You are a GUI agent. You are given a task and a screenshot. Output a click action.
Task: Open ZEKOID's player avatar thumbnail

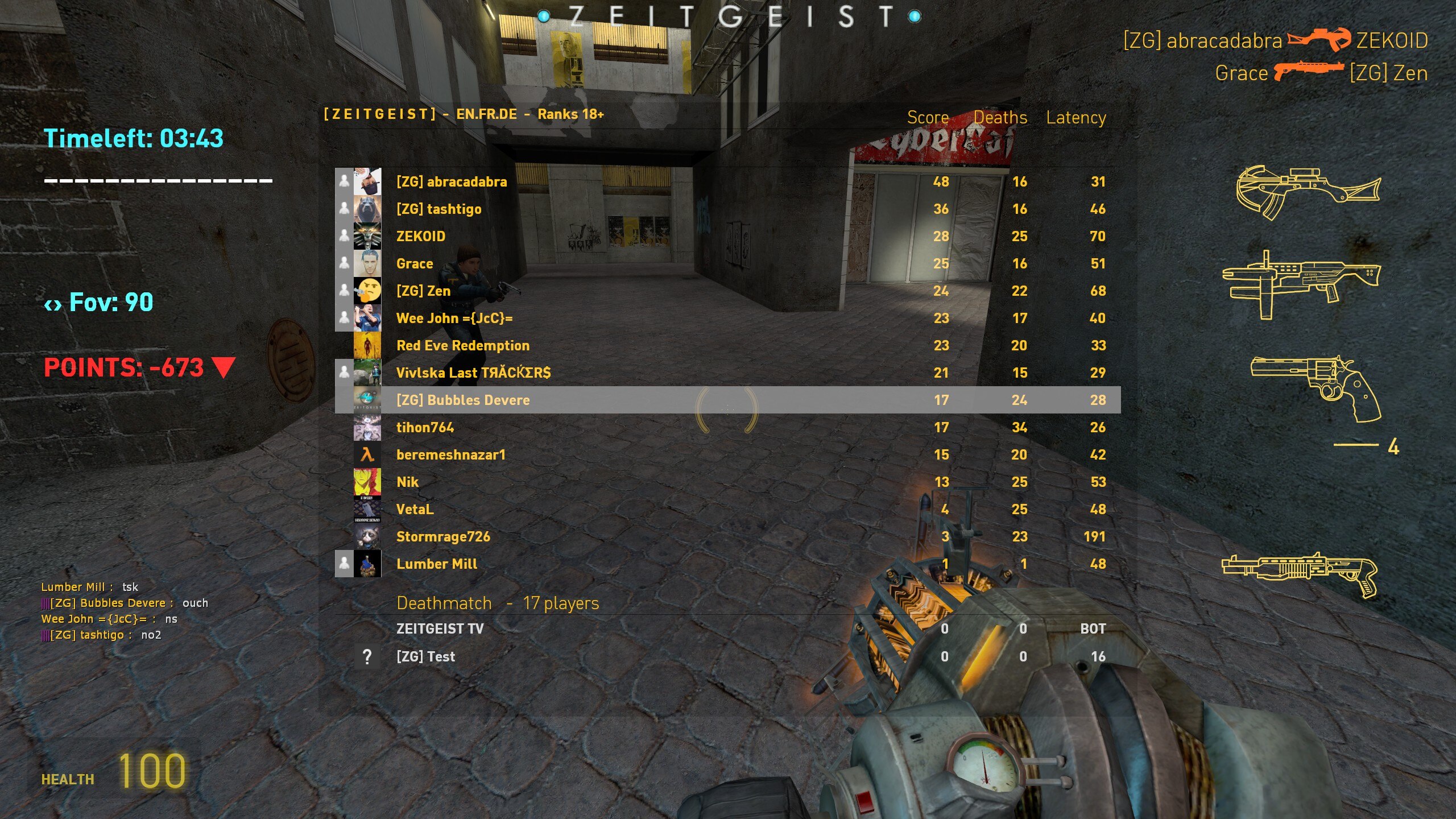click(367, 236)
